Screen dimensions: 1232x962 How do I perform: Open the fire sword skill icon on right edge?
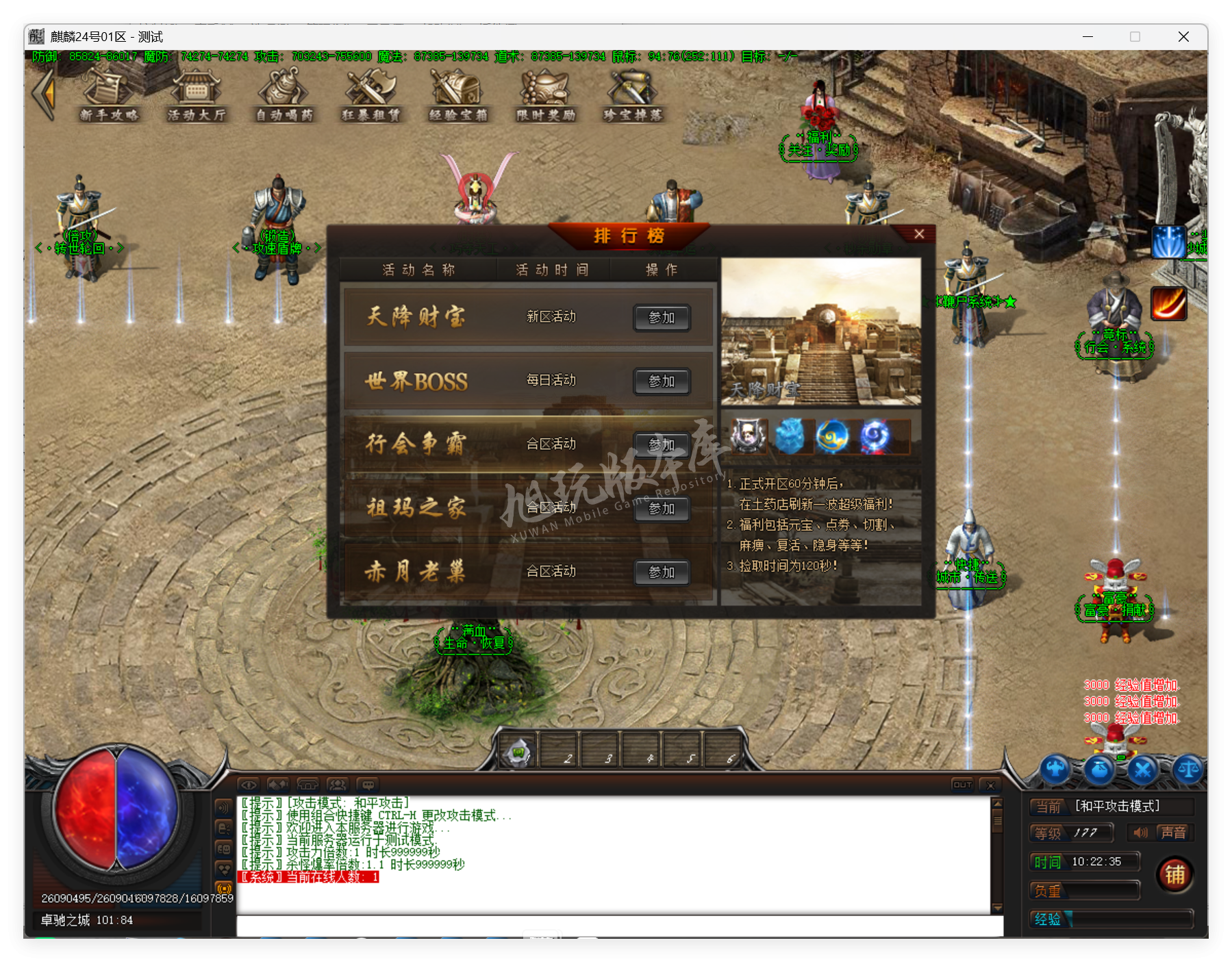tap(1169, 303)
